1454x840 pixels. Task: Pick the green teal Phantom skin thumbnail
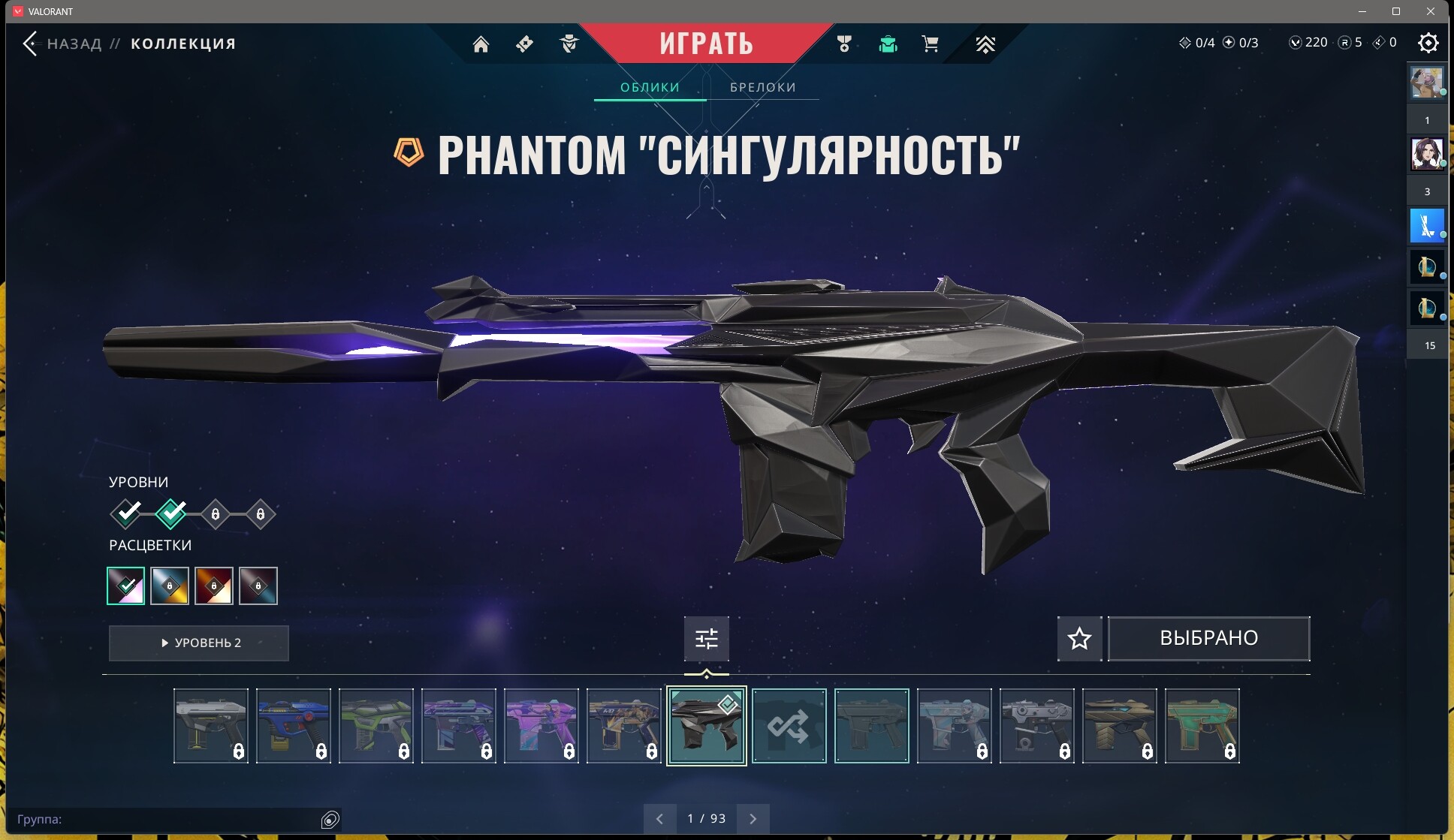1202,725
